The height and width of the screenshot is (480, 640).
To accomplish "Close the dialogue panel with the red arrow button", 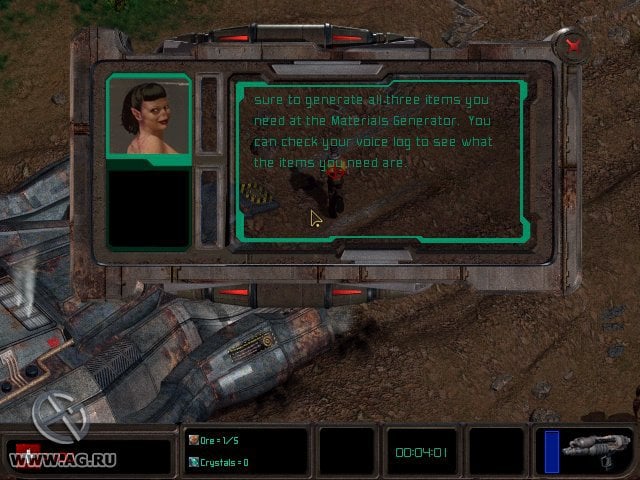I will 574,44.
